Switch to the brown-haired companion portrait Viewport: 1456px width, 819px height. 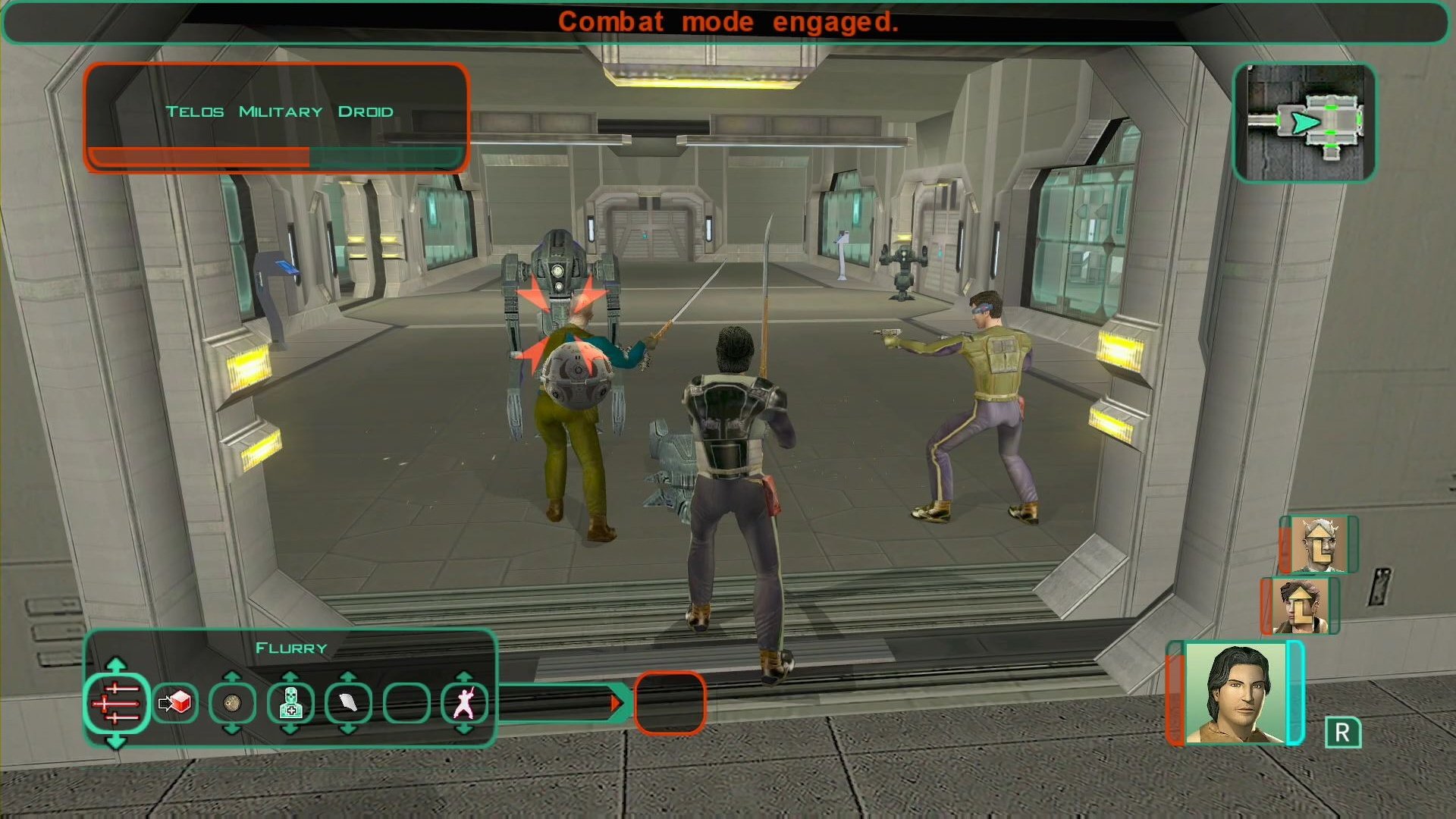coord(1299,605)
